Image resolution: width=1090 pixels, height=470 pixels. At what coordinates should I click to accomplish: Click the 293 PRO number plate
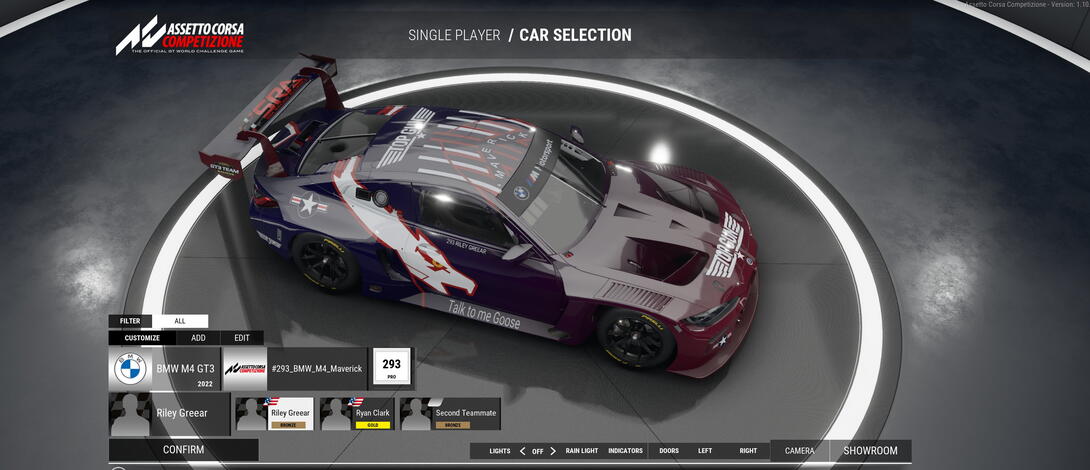392,369
